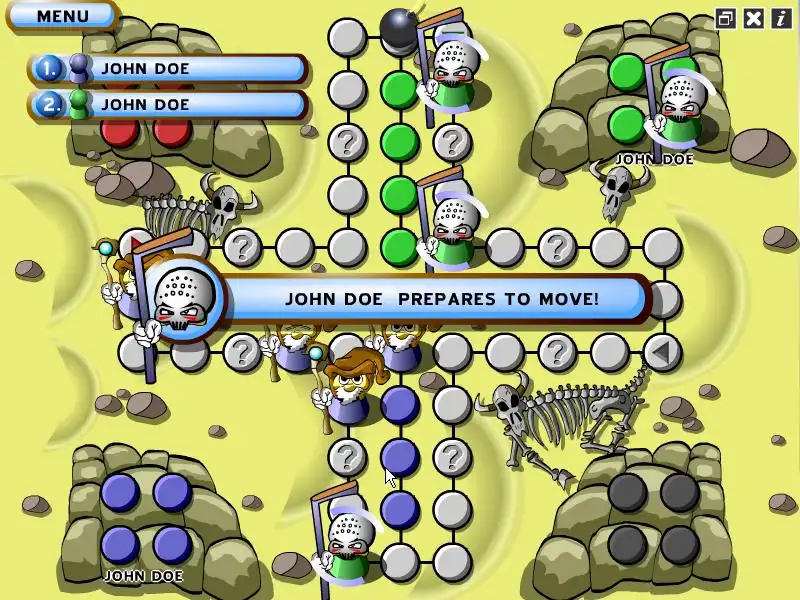The image size is (800, 600).
Task: Close the game with the X button
Action: (753, 18)
